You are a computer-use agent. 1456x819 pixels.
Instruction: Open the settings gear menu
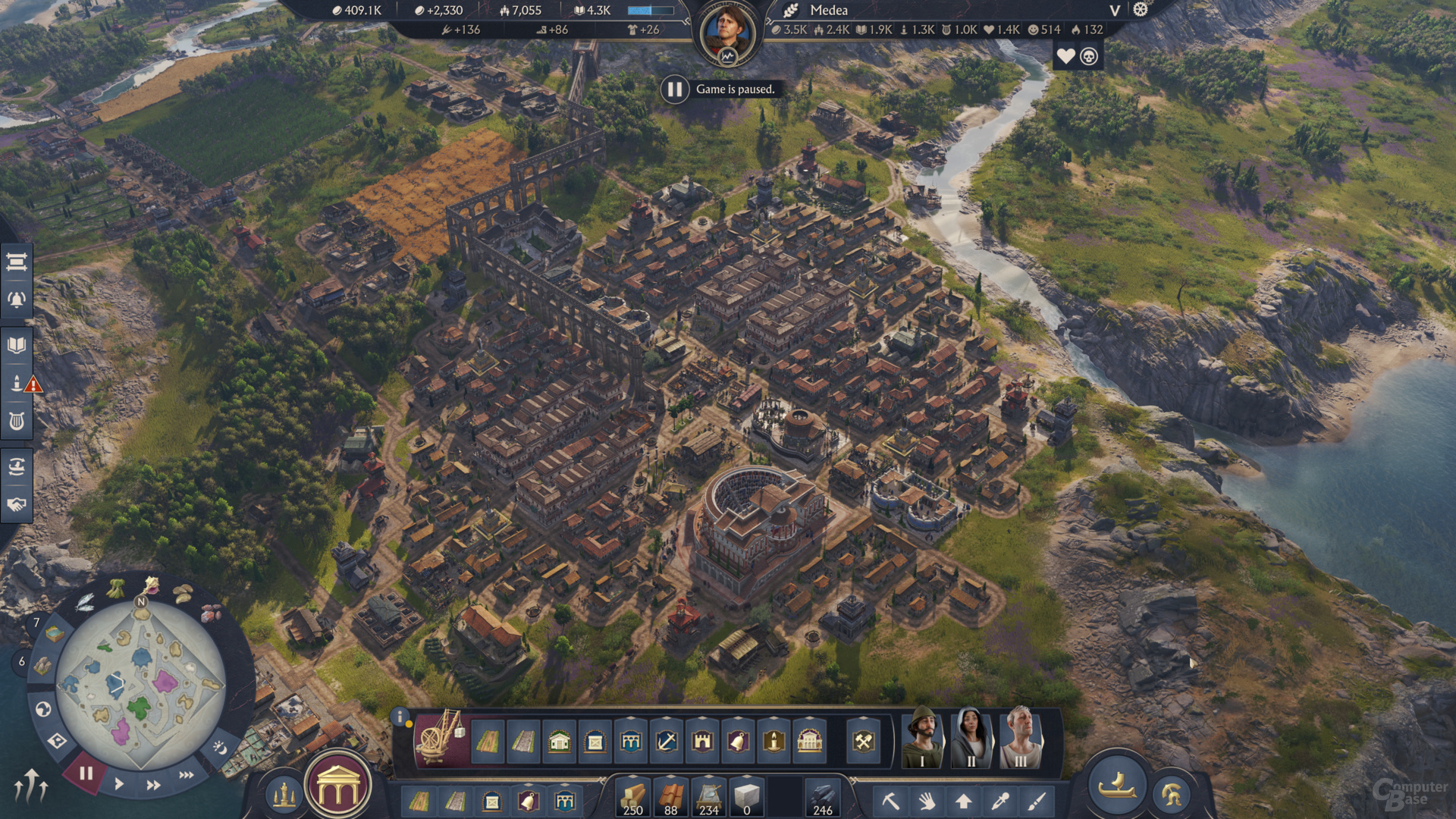pyautogui.click(x=1141, y=10)
